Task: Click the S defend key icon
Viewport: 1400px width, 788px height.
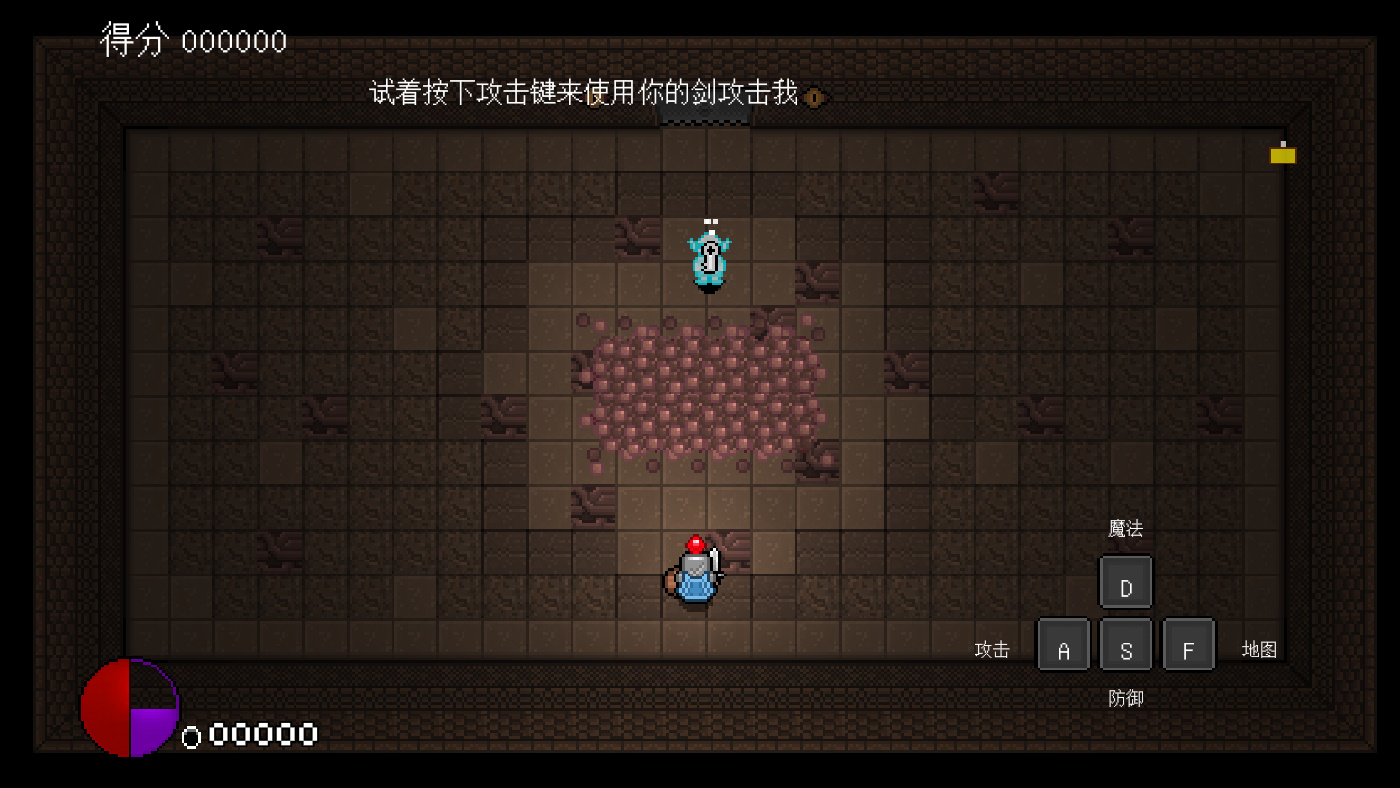Action: (x=1126, y=645)
